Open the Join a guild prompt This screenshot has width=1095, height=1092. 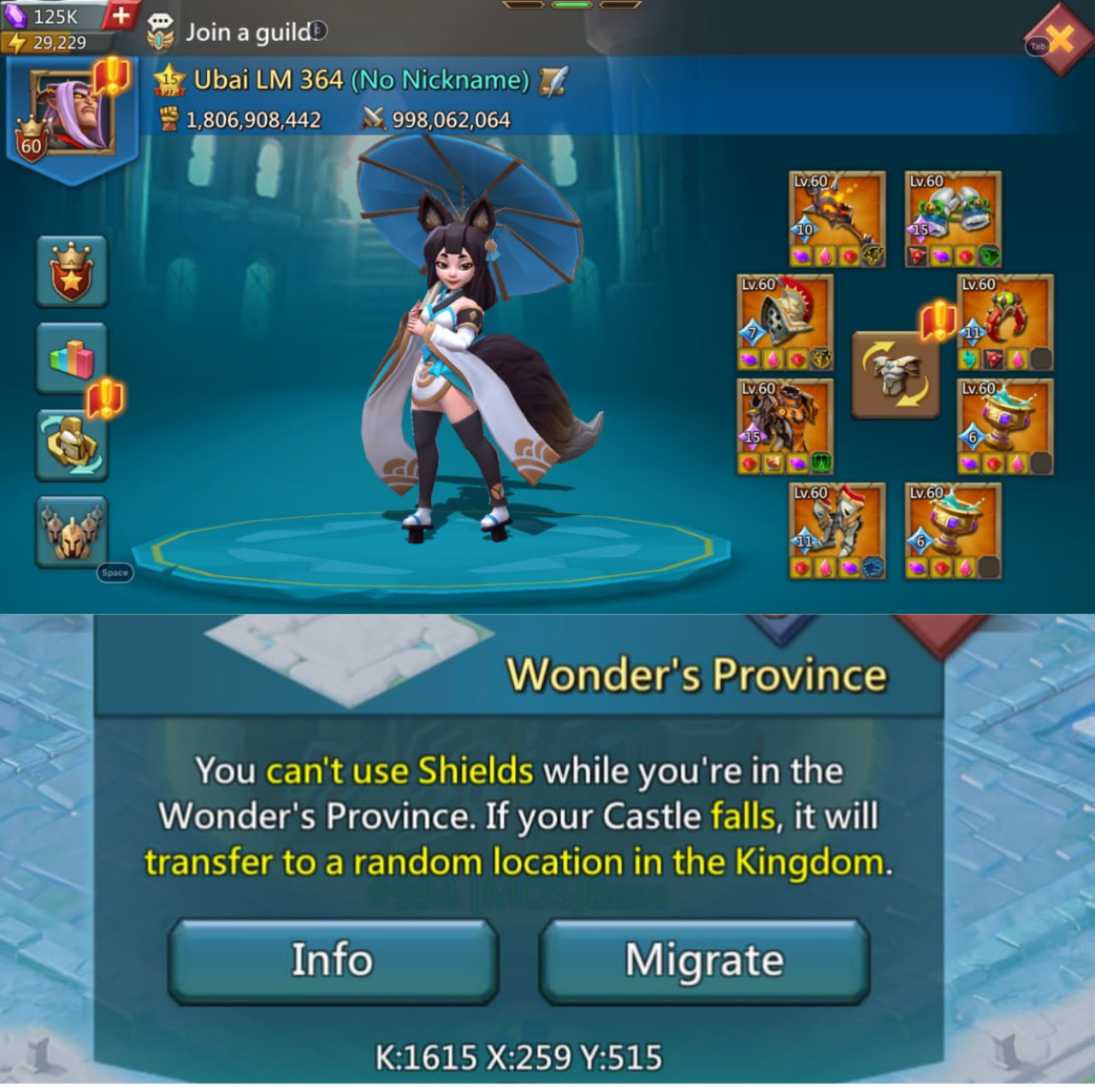[x=250, y=32]
